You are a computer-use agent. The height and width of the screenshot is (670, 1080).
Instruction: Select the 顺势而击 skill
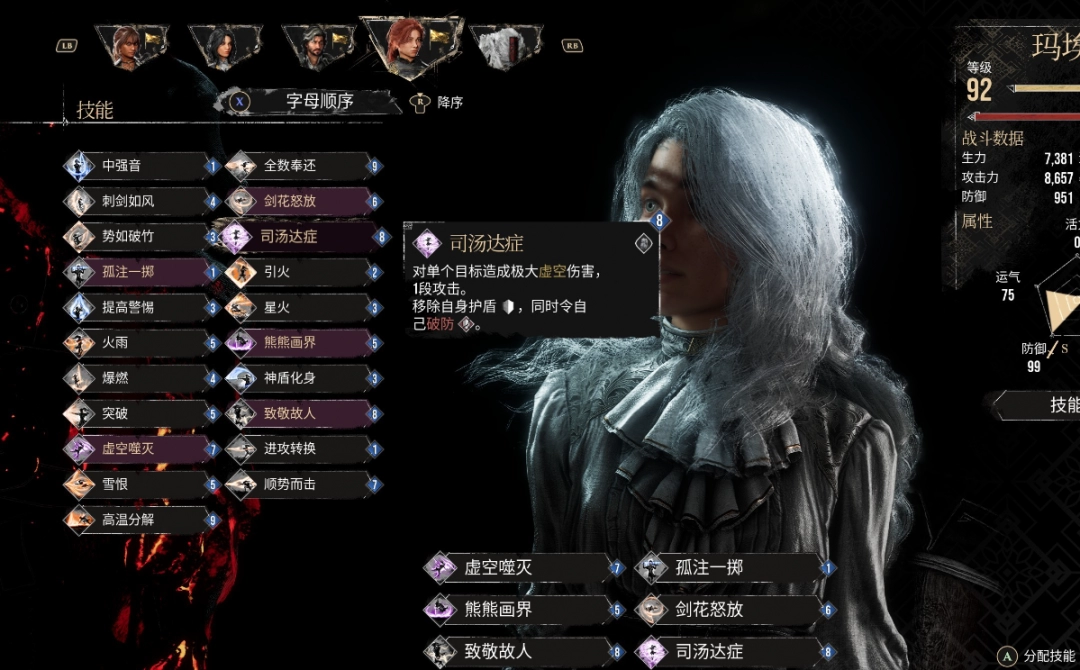(300, 485)
